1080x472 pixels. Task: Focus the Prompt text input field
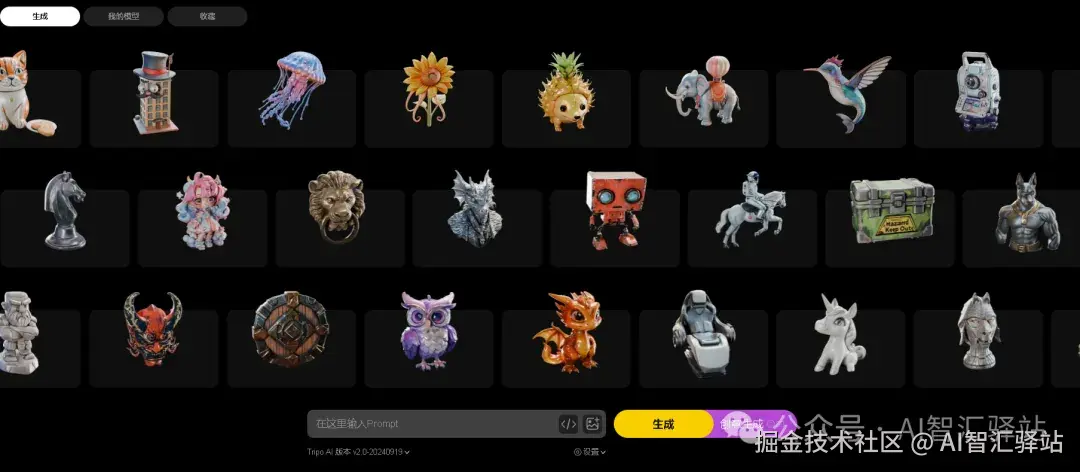point(430,424)
